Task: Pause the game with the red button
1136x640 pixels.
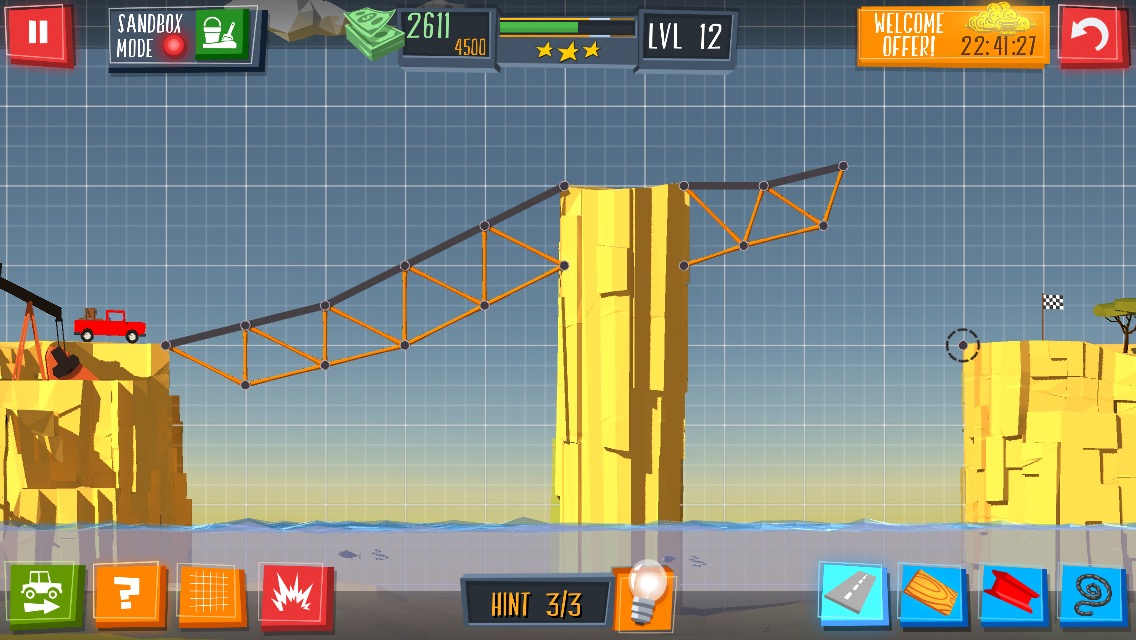Action: pyautogui.click(x=38, y=33)
